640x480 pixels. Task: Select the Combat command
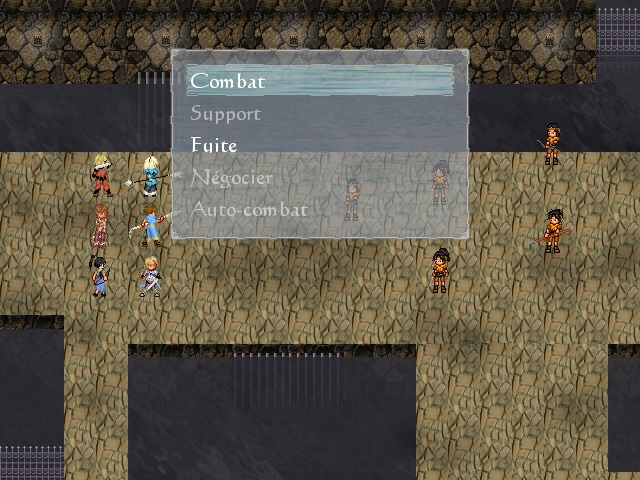229,81
